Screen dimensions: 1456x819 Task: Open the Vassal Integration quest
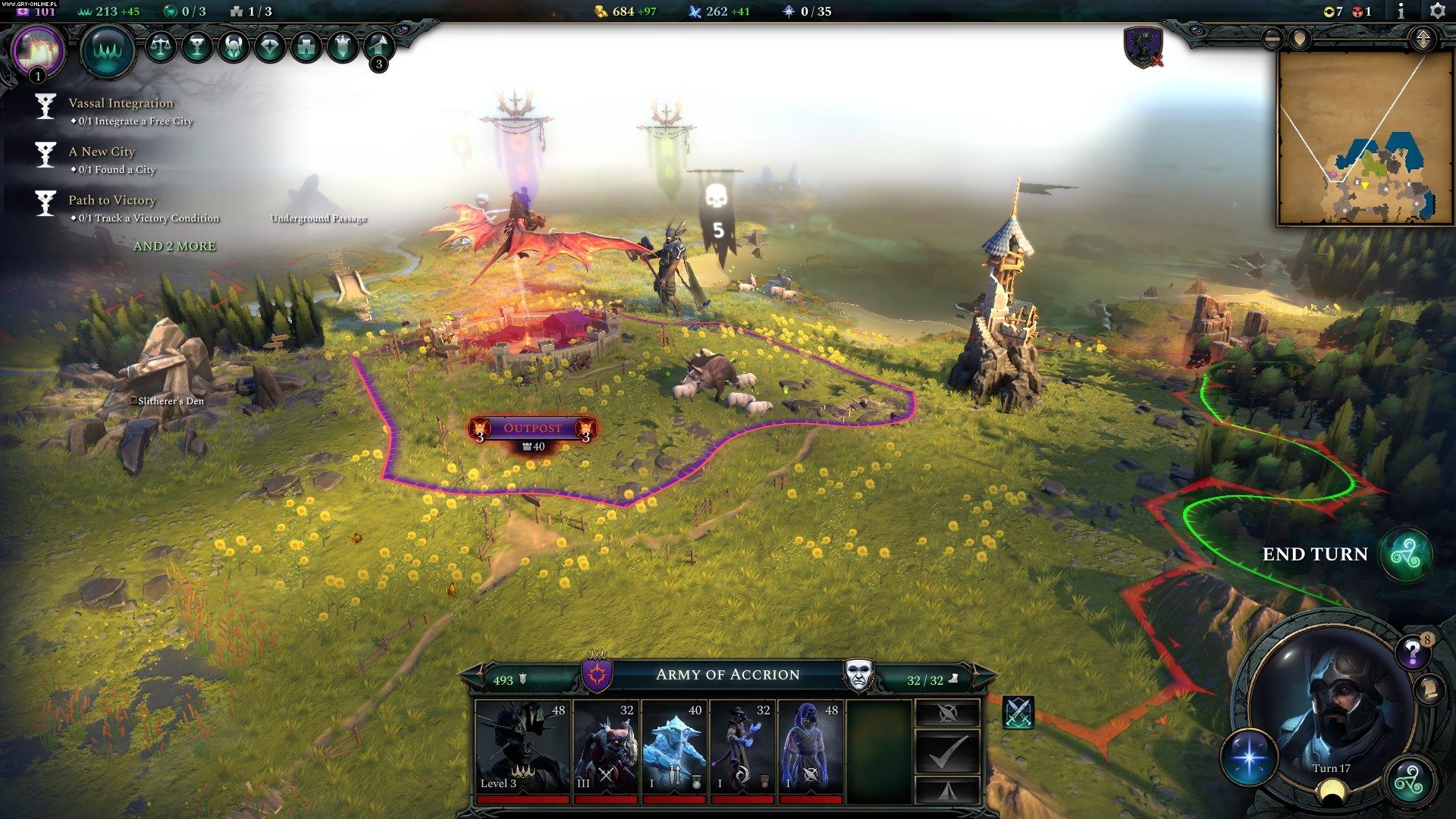point(121,104)
